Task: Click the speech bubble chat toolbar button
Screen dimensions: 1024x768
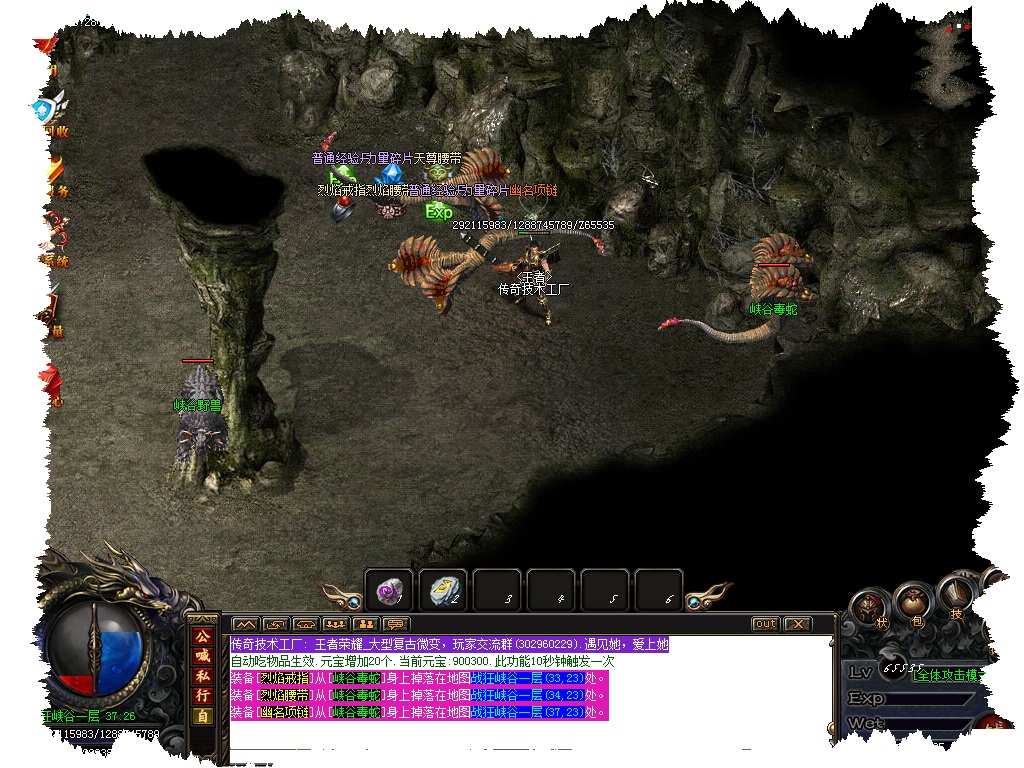Action: 395,625
